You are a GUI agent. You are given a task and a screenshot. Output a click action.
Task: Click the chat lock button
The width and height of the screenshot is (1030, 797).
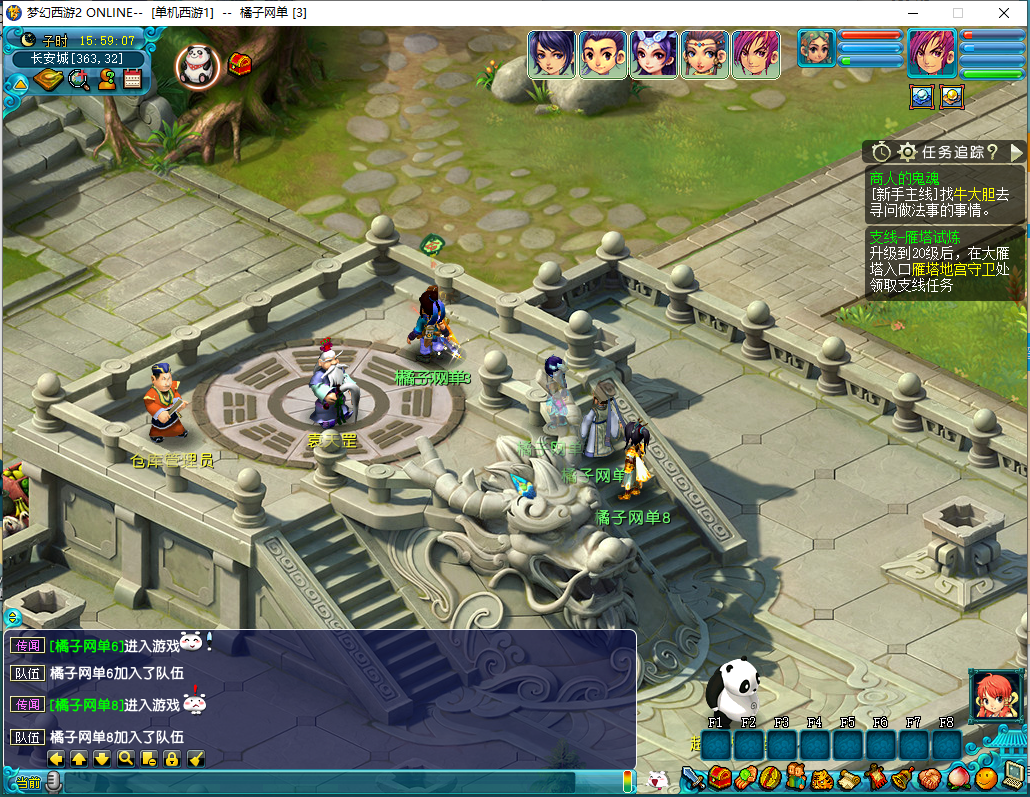tap(172, 758)
